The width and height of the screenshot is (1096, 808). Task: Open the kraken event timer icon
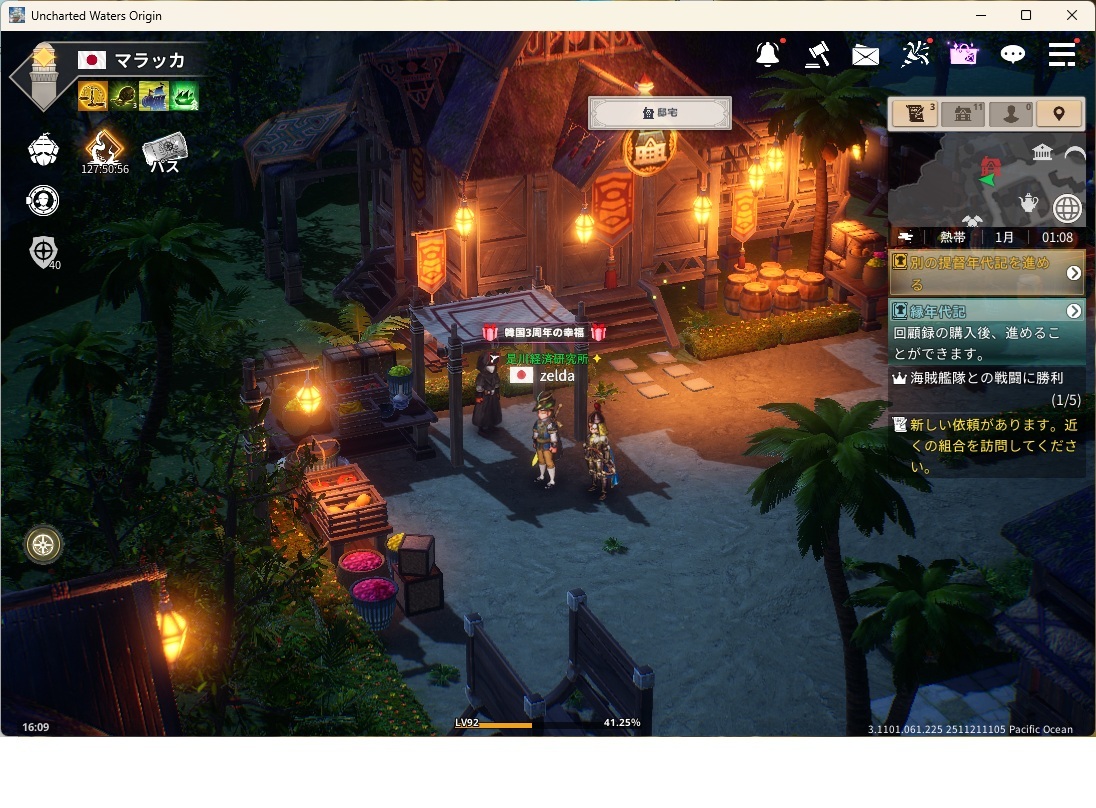click(104, 150)
